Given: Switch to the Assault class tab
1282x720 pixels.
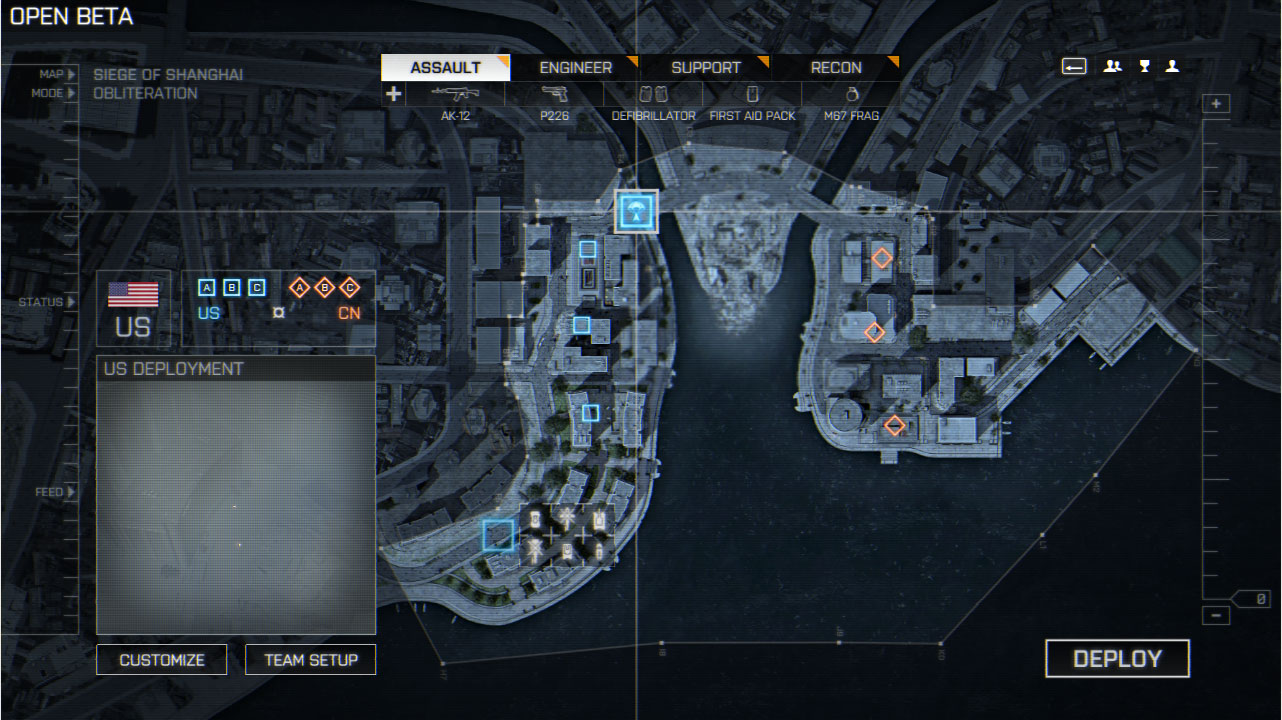Looking at the screenshot, I should (445, 68).
